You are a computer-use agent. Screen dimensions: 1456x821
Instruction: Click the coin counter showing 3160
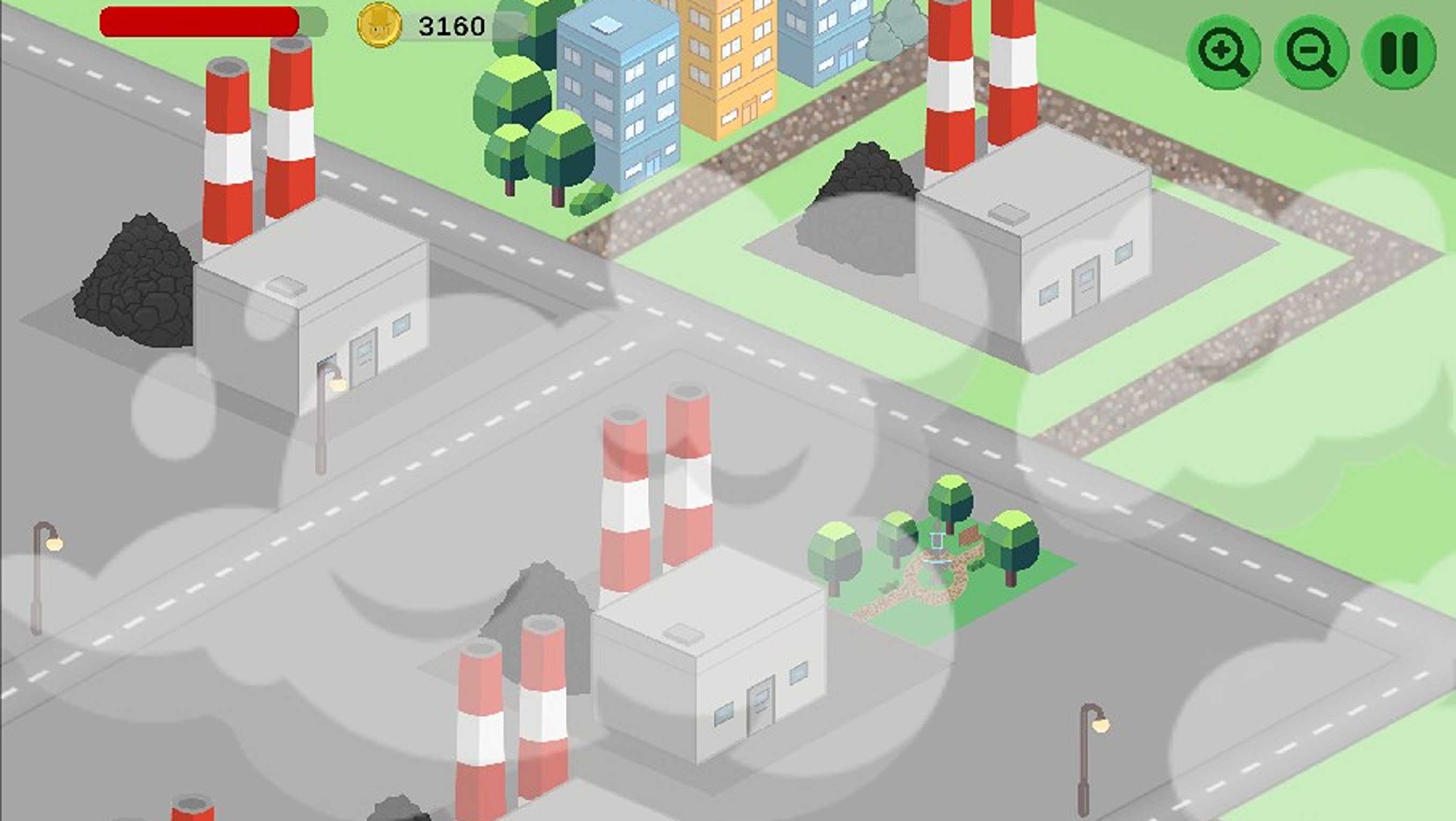point(452,25)
